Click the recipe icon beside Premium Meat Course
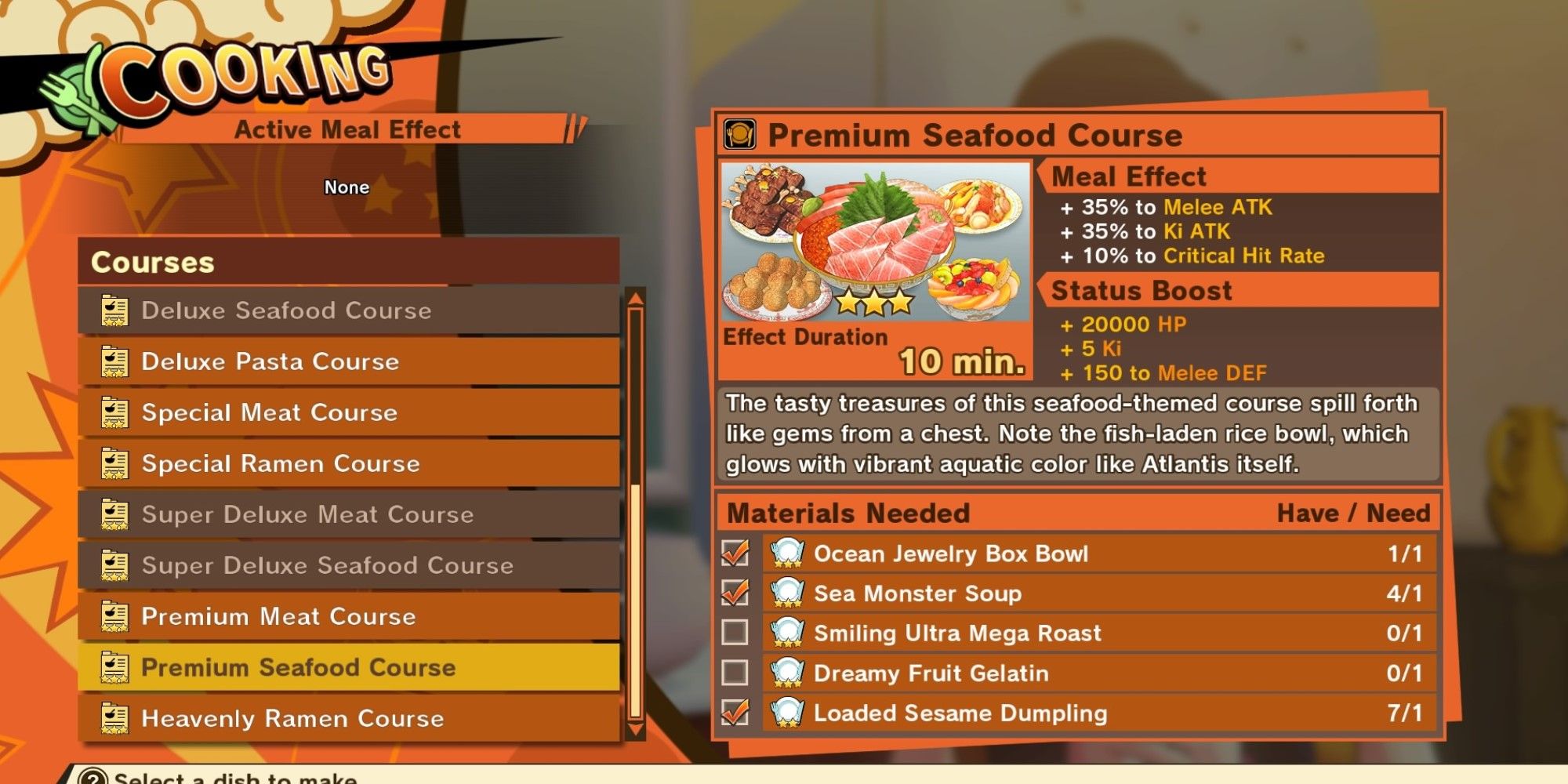This screenshot has width=1568, height=784. [116, 616]
